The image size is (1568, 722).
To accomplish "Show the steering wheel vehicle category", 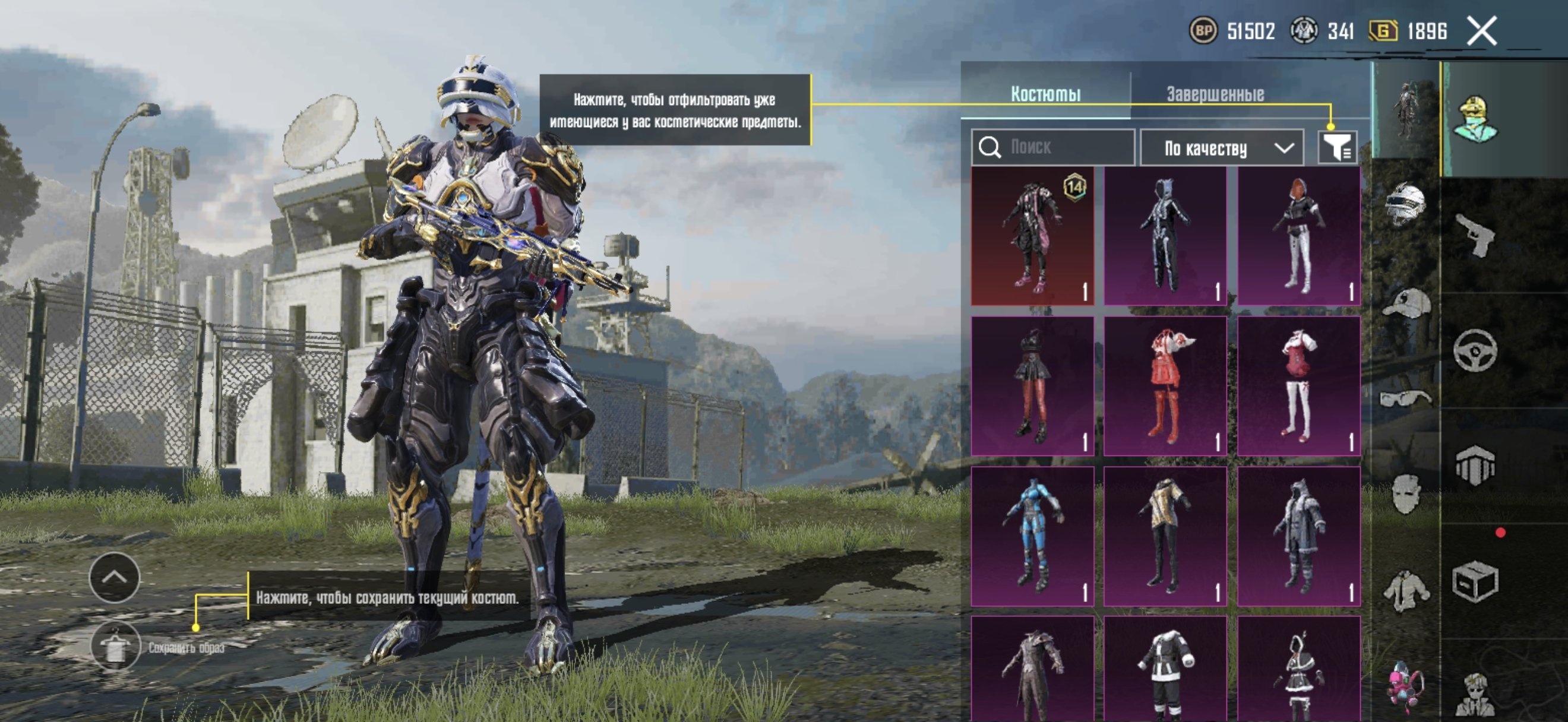I will point(1475,350).
